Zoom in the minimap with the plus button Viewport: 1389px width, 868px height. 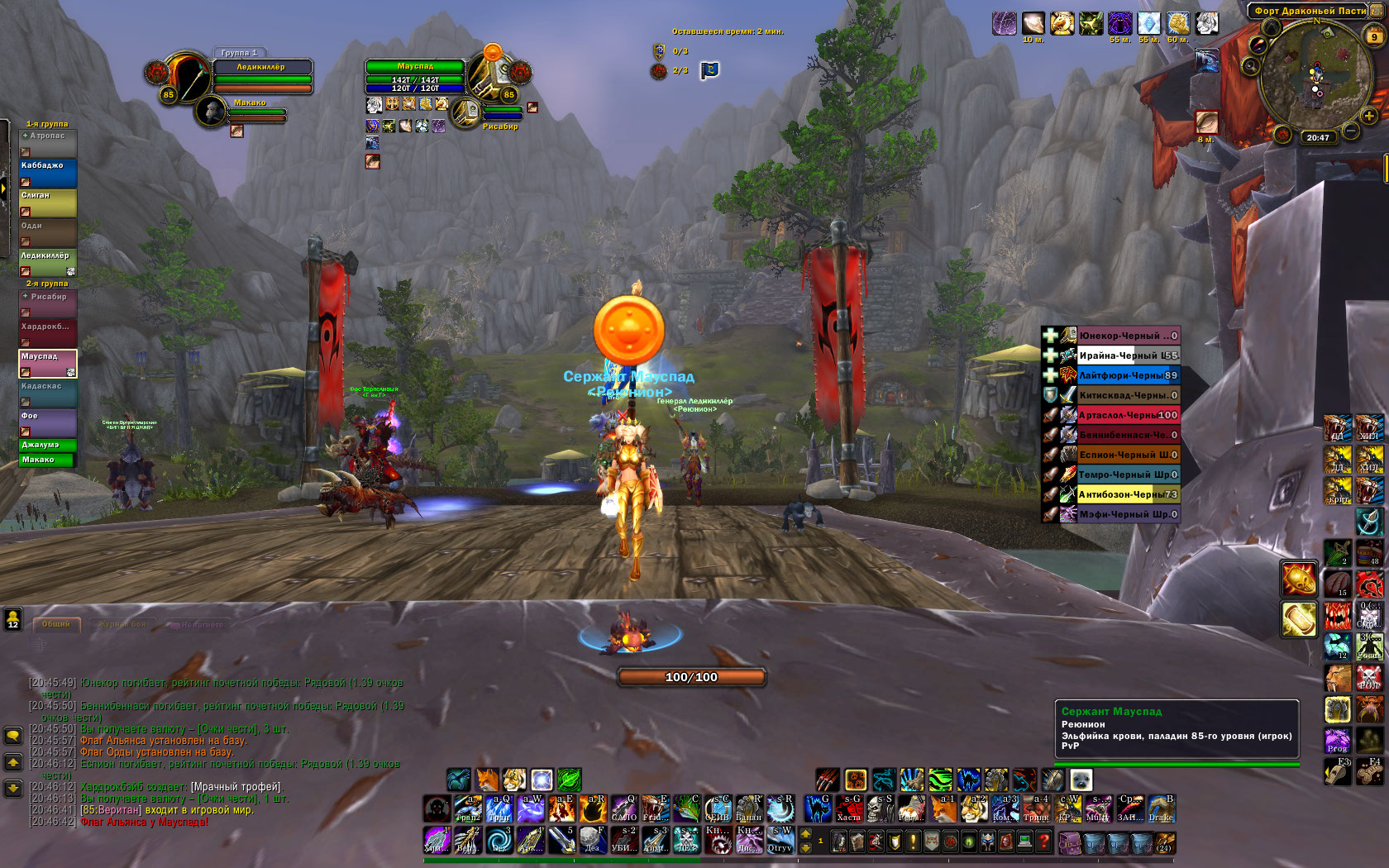1368,117
